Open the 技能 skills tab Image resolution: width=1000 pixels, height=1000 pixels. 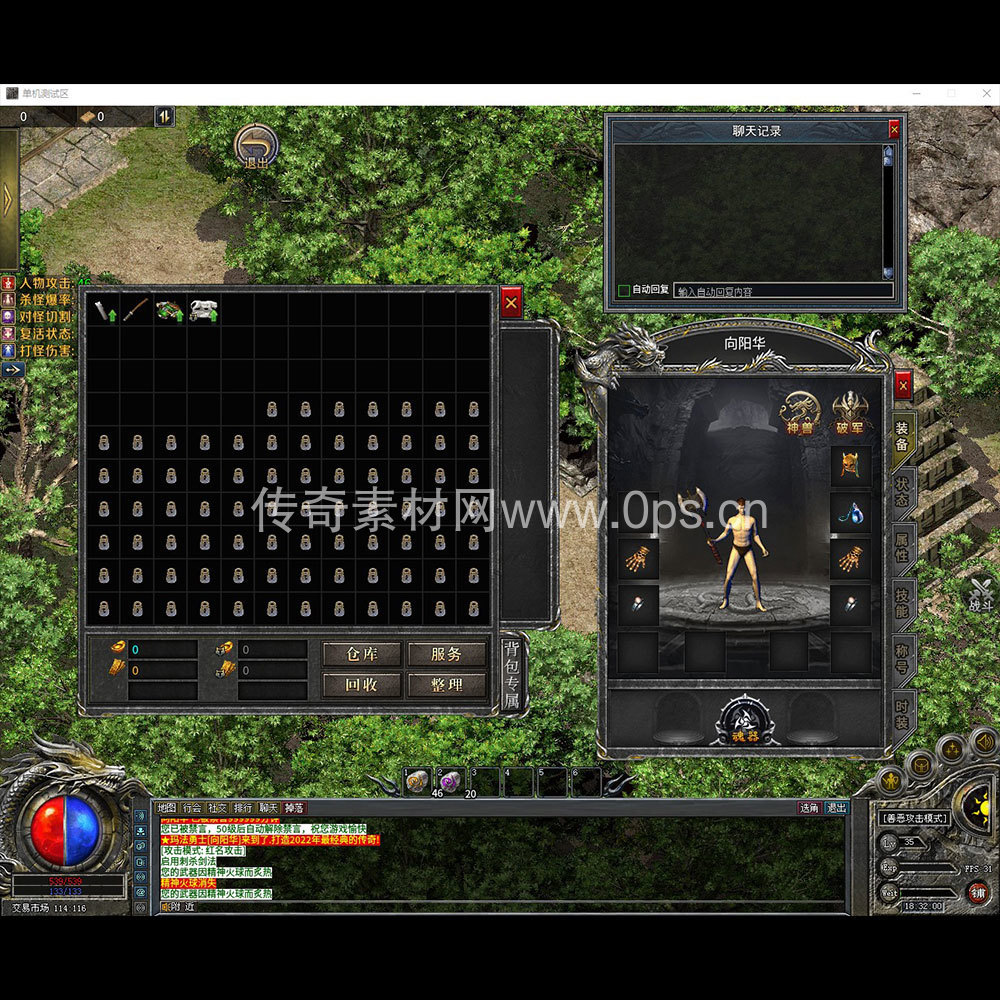point(902,602)
